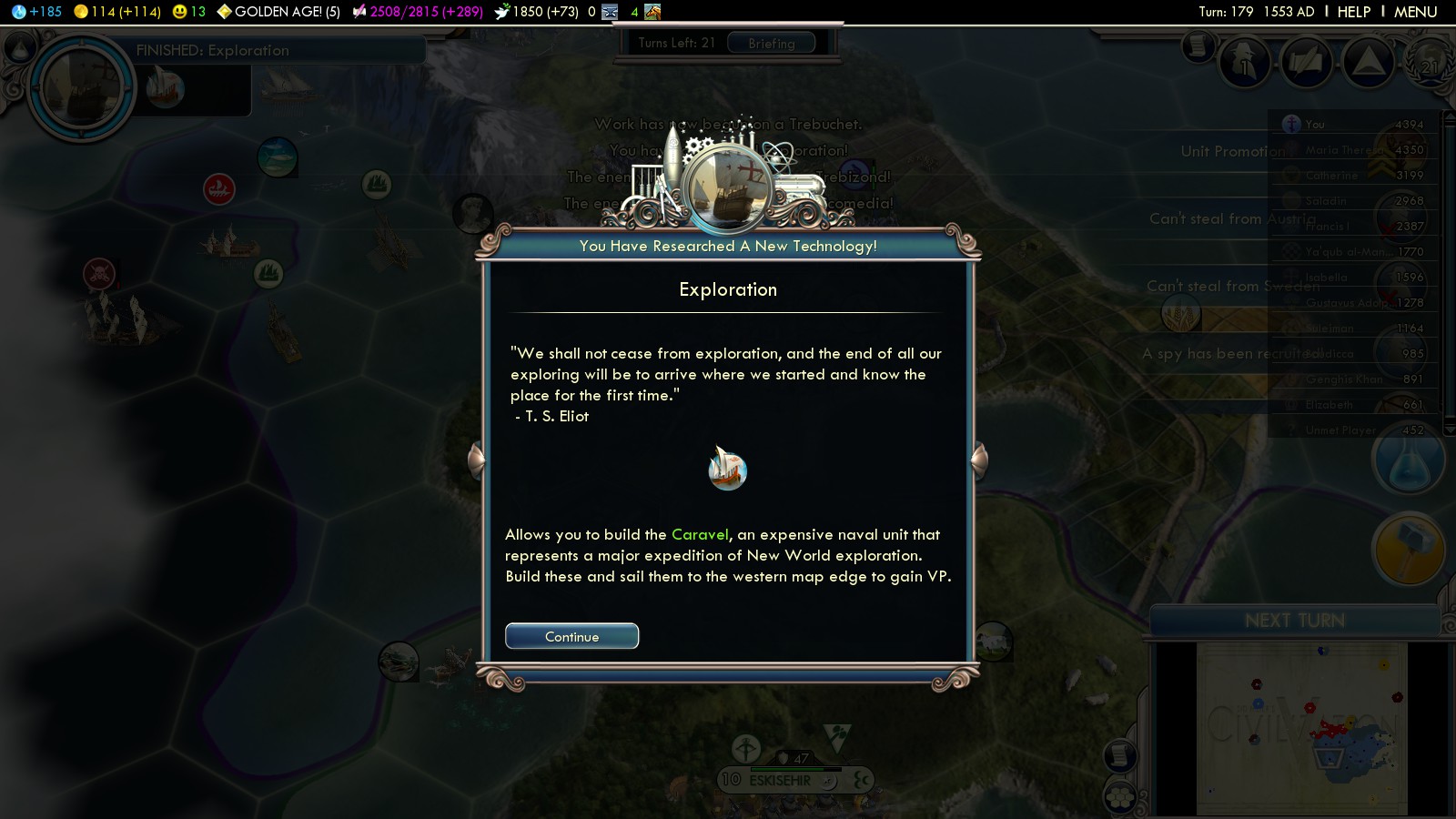
Task: Open the triangle advisor icon
Action: tap(1368, 62)
